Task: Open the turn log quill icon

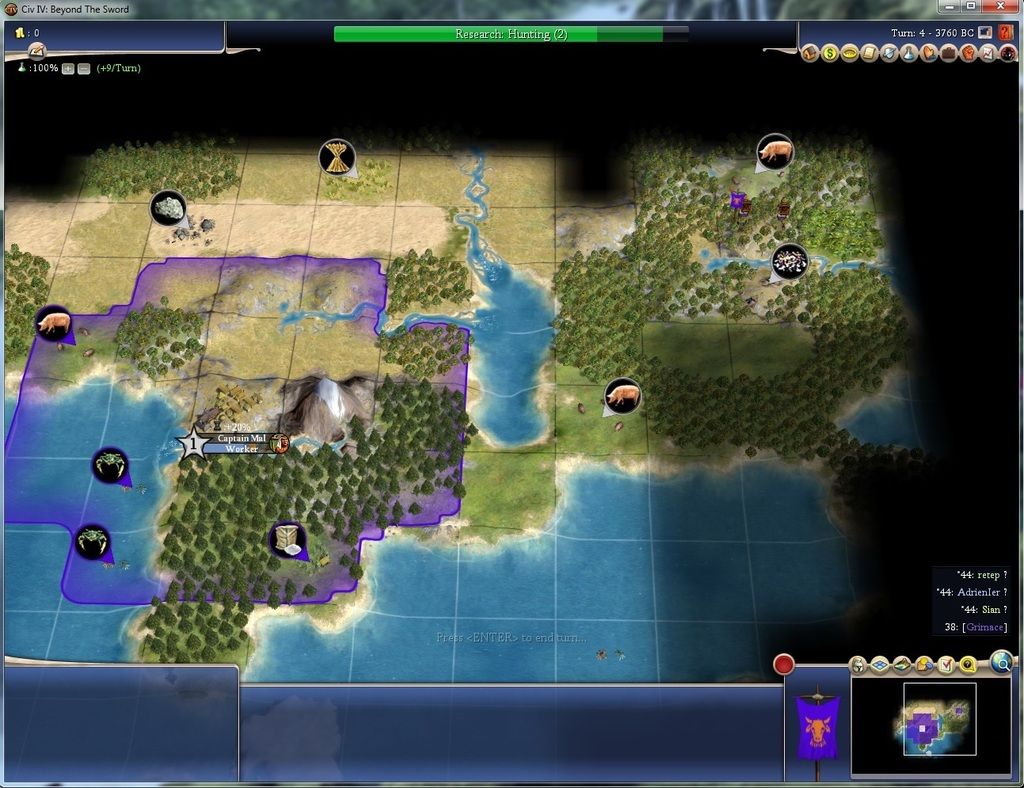Action: [x=36, y=51]
